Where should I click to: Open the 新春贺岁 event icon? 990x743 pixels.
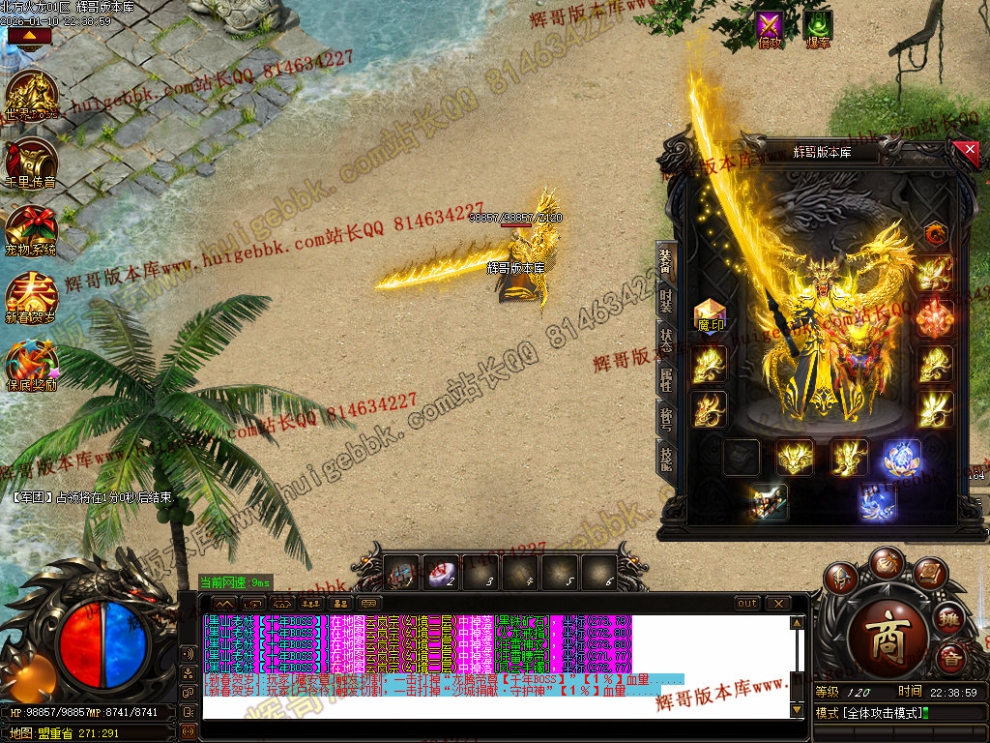30,295
